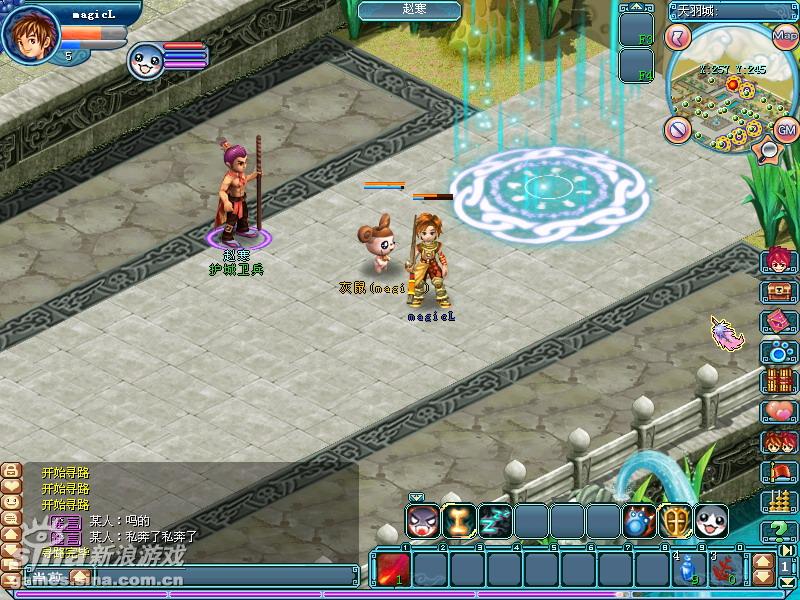800x600 pixels.
Task: Open the green question mark help
Action: pos(777,531)
